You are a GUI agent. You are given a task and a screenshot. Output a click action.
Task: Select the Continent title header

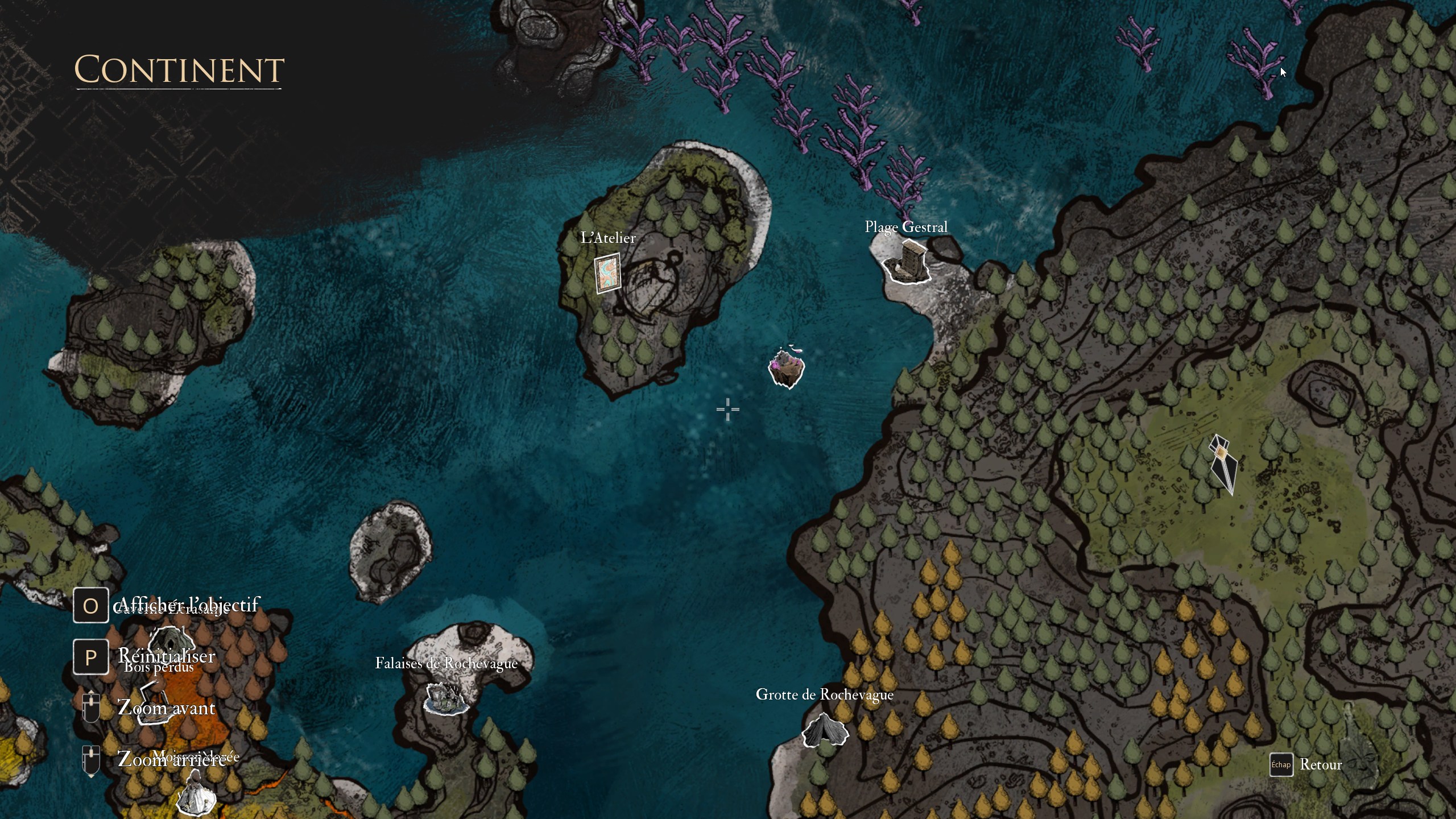point(178,70)
